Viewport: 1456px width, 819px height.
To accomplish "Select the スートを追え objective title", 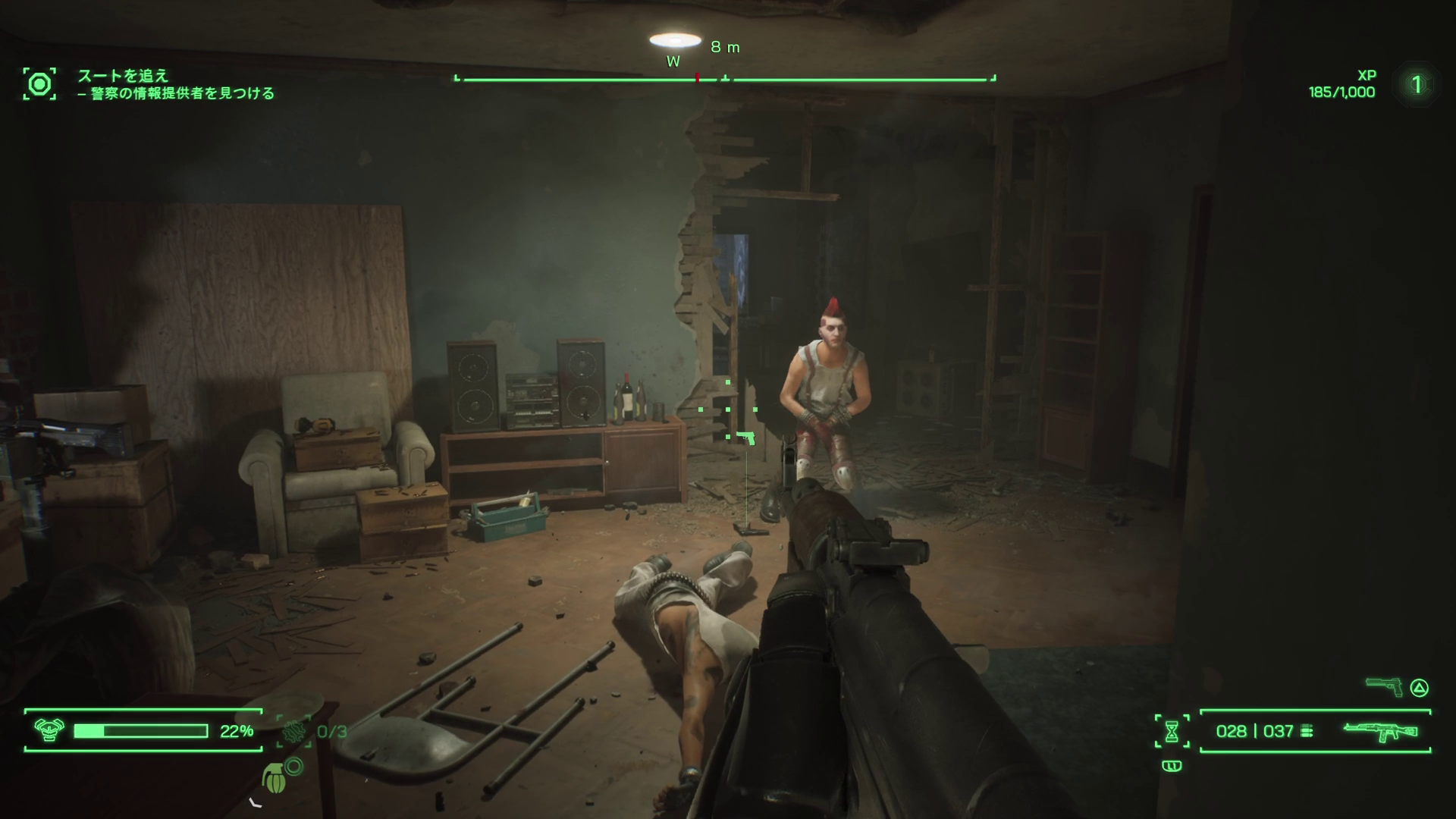I will [123, 76].
